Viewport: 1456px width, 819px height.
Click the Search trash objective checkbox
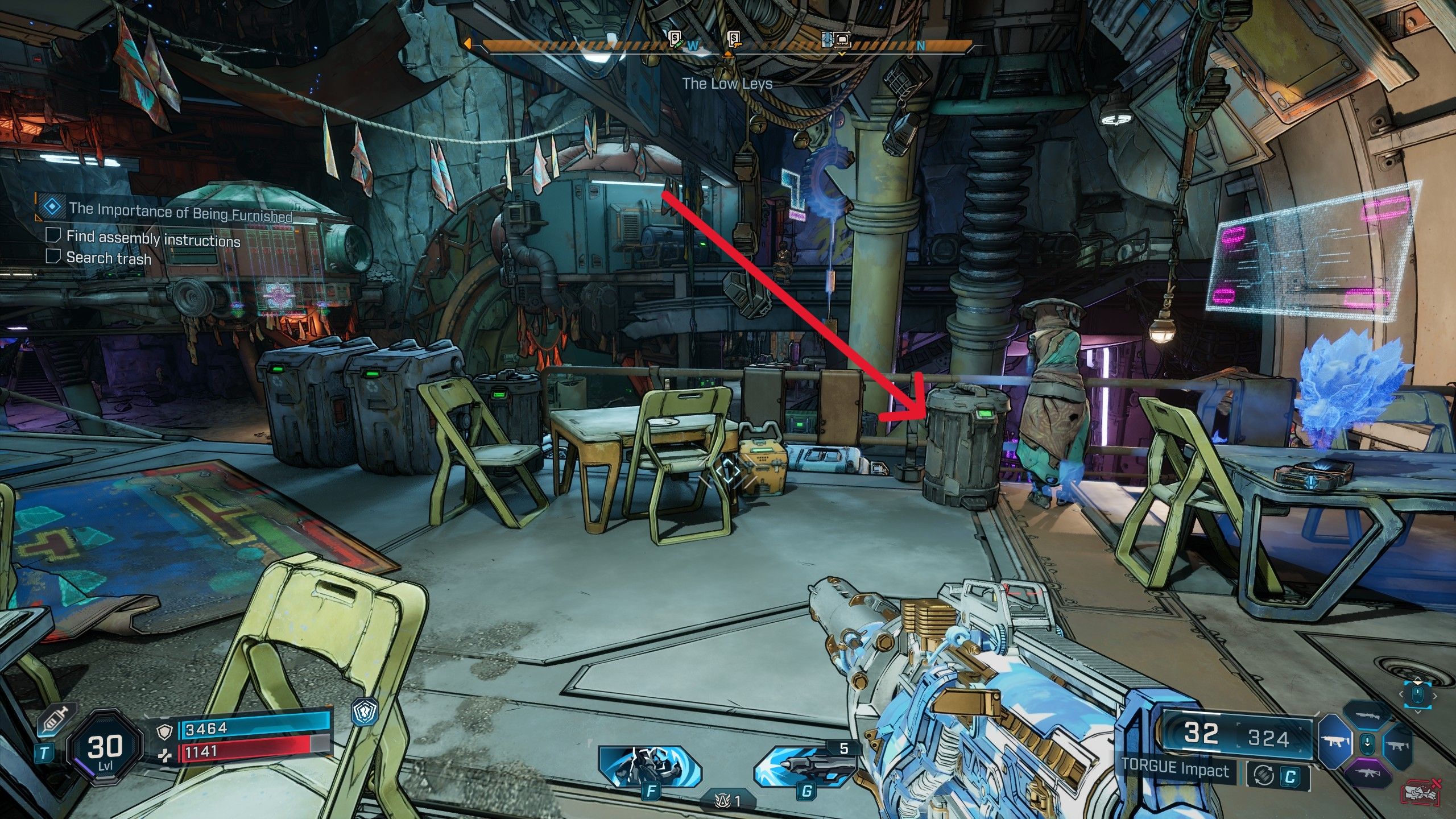click(x=53, y=257)
